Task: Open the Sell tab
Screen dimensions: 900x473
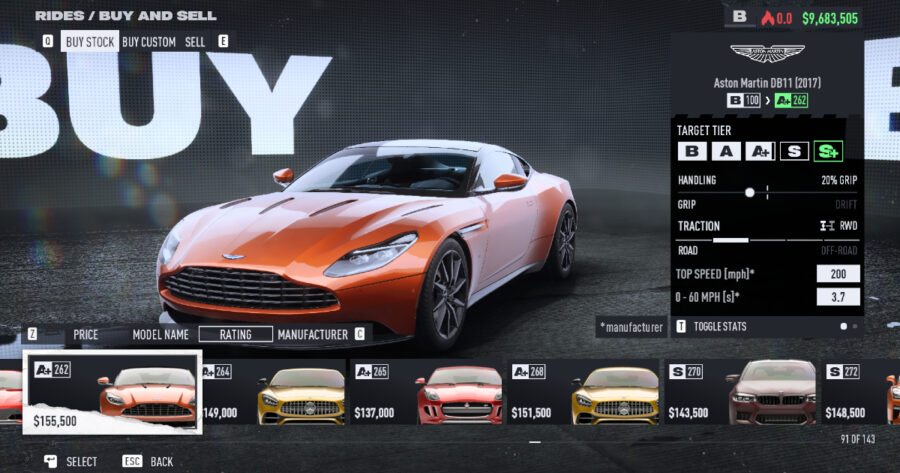Action: coord(195,42)
